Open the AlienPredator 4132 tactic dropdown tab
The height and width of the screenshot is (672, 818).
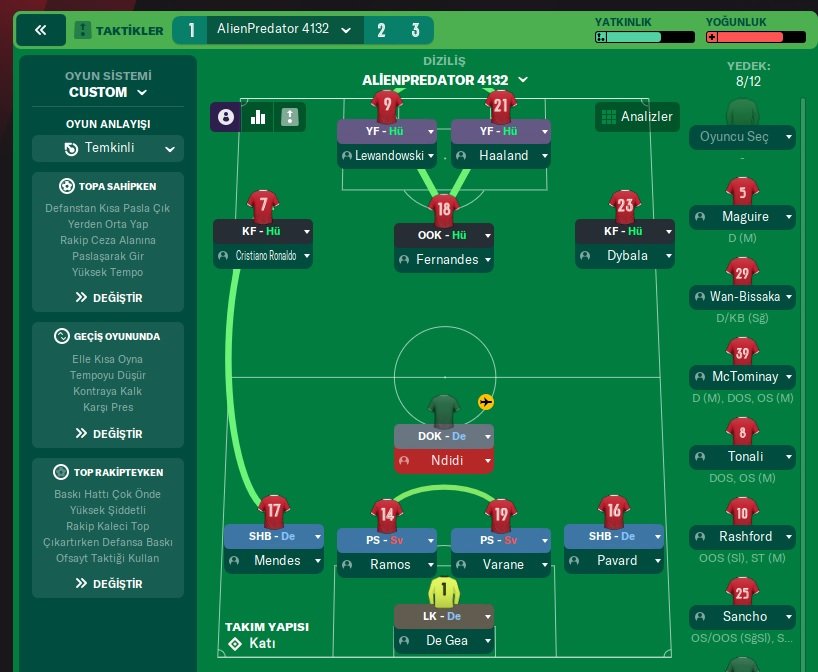(285, 30)
